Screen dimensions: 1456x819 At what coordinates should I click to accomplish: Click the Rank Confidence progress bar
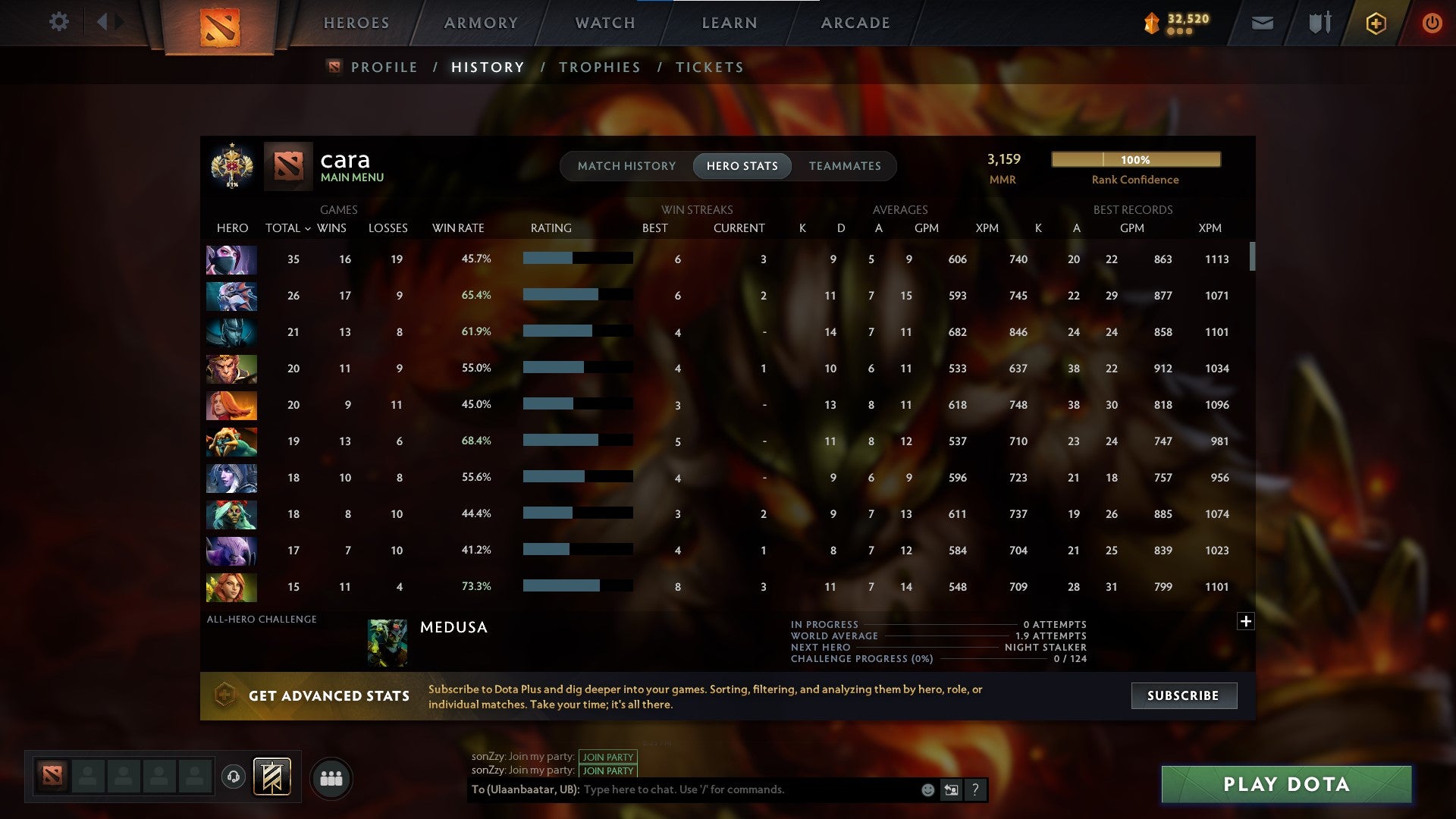click(1135, 160)
